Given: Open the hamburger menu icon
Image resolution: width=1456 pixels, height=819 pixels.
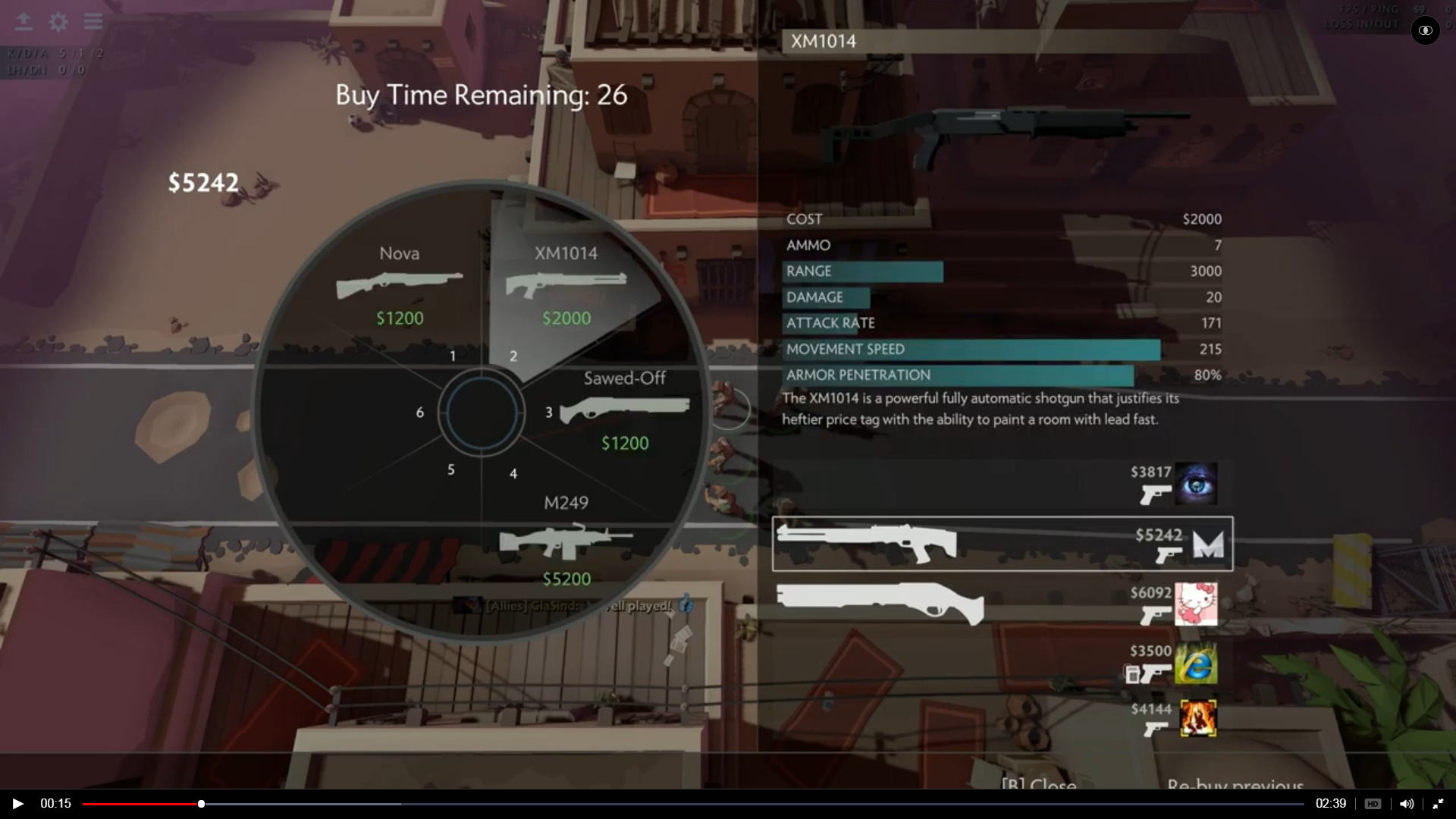Looking at the screenshot, I should point(93,21).
